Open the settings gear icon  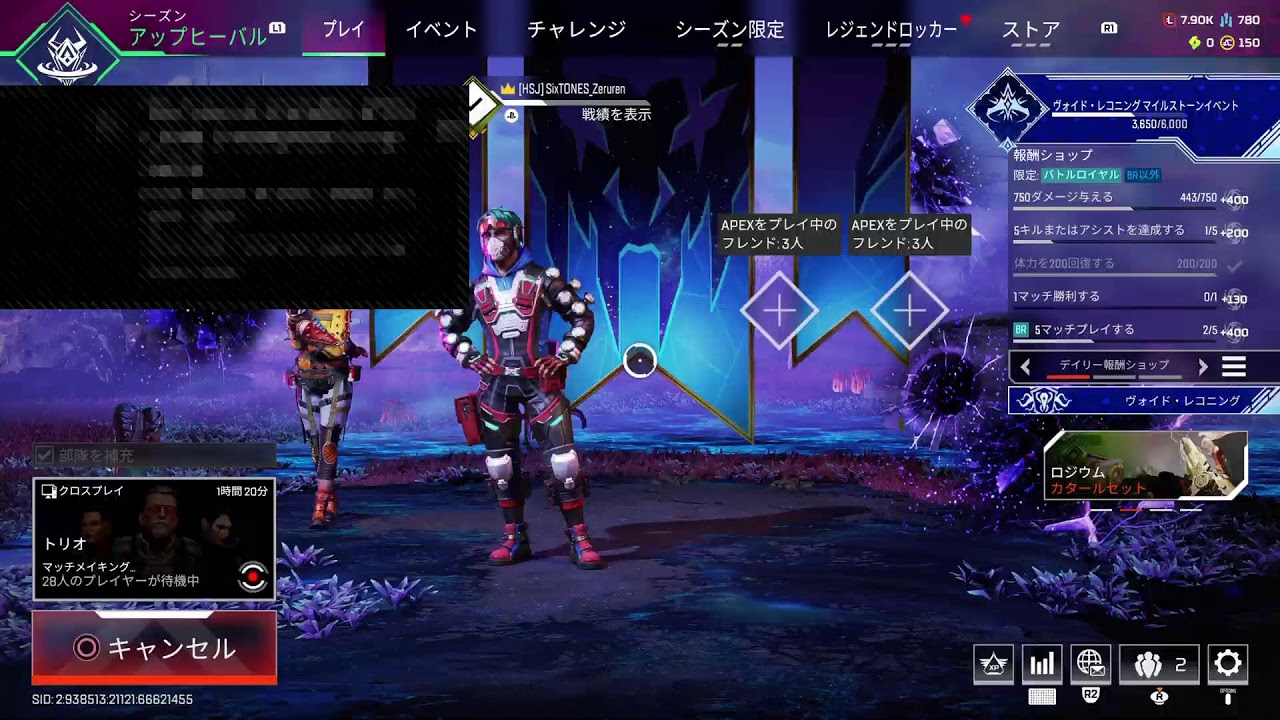click(x=1226, y=663)
